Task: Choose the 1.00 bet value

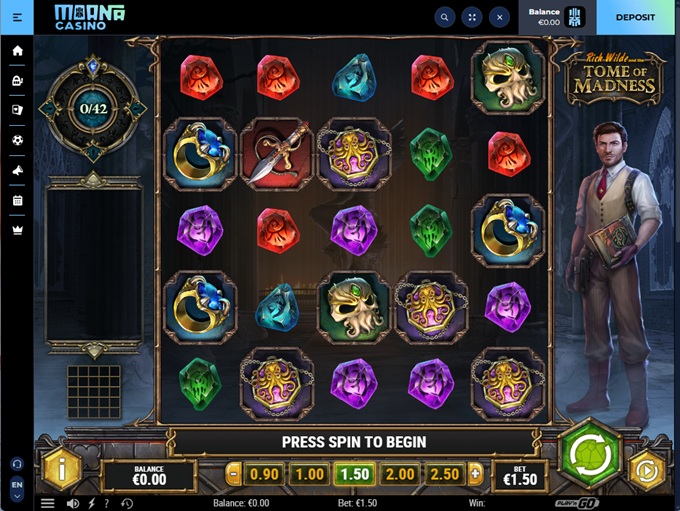Action: pyautogui.click(x=309, y=474)
